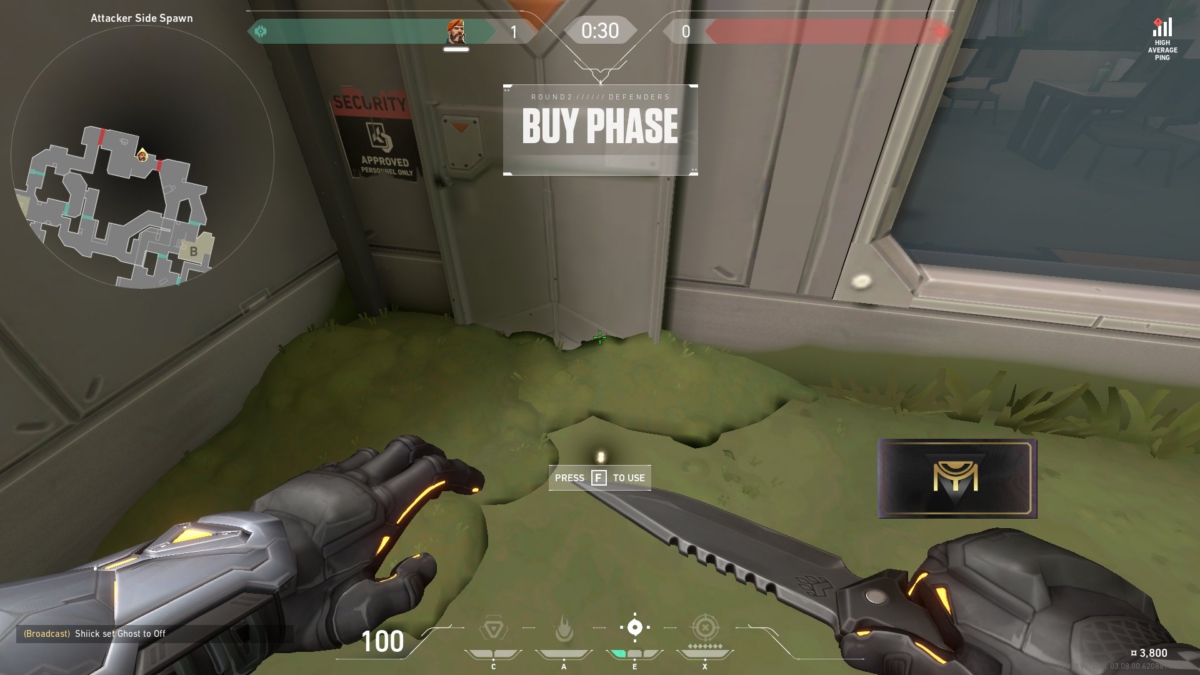Image resolution: width=1200 pixels, height=675 pixels.
Task: Activate the Orbital Strike ultimate icon
Action: click(x=705, y=629)
